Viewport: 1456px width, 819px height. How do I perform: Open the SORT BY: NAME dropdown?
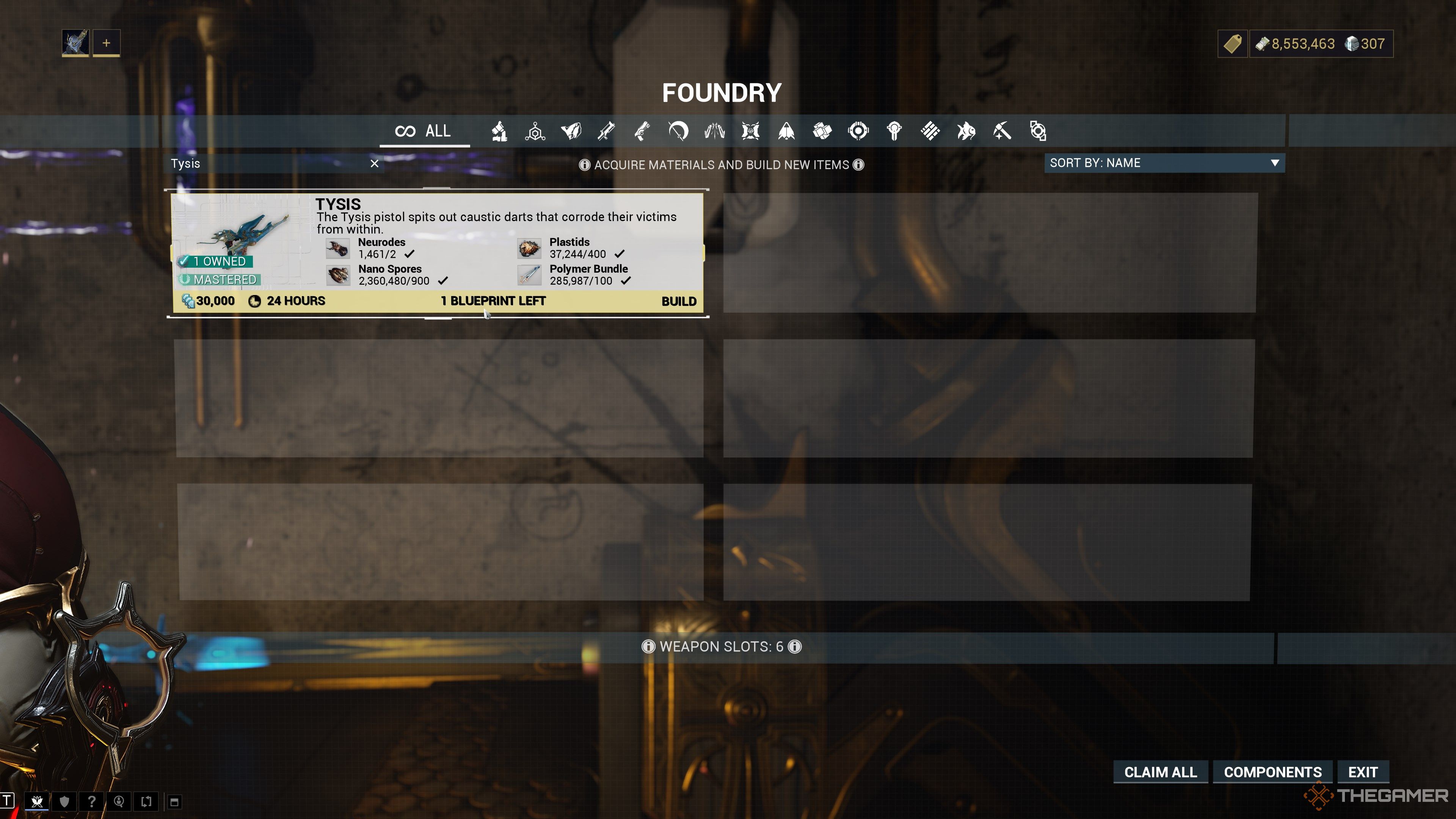1164,163
